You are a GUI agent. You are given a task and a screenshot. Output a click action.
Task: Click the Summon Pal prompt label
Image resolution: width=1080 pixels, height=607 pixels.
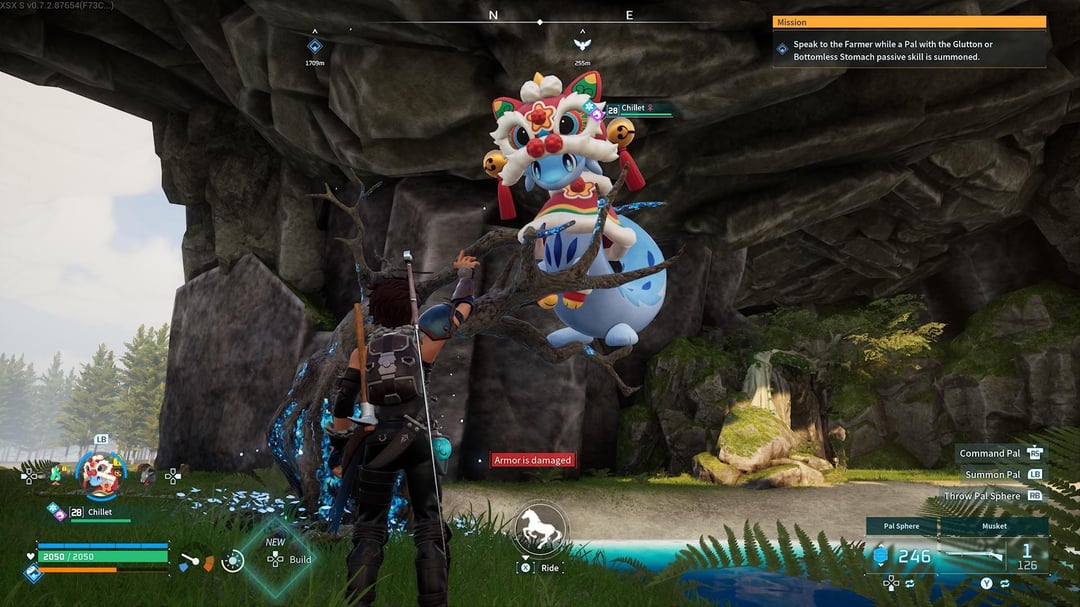992,475
